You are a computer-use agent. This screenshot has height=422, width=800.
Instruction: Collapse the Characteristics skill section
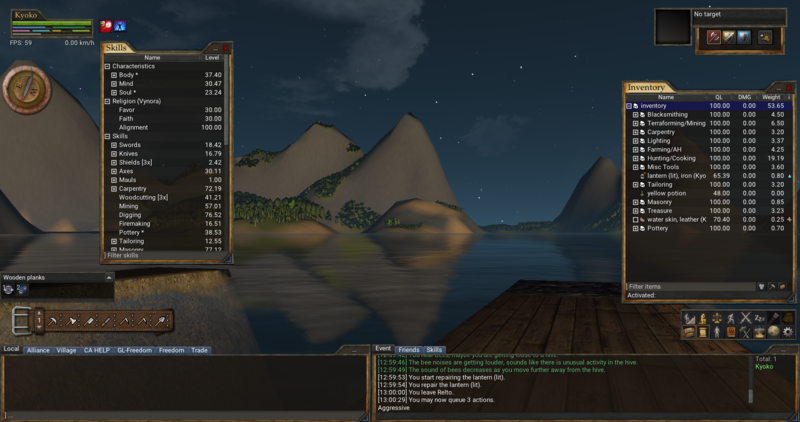click(x=107, y=66)
